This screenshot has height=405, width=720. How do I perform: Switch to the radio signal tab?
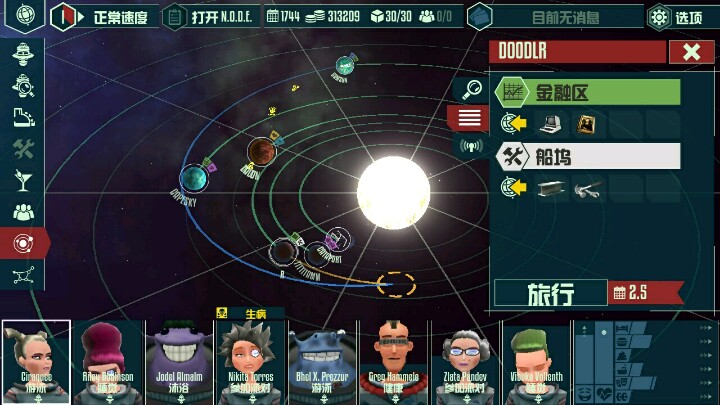click(x=468, y=146)
